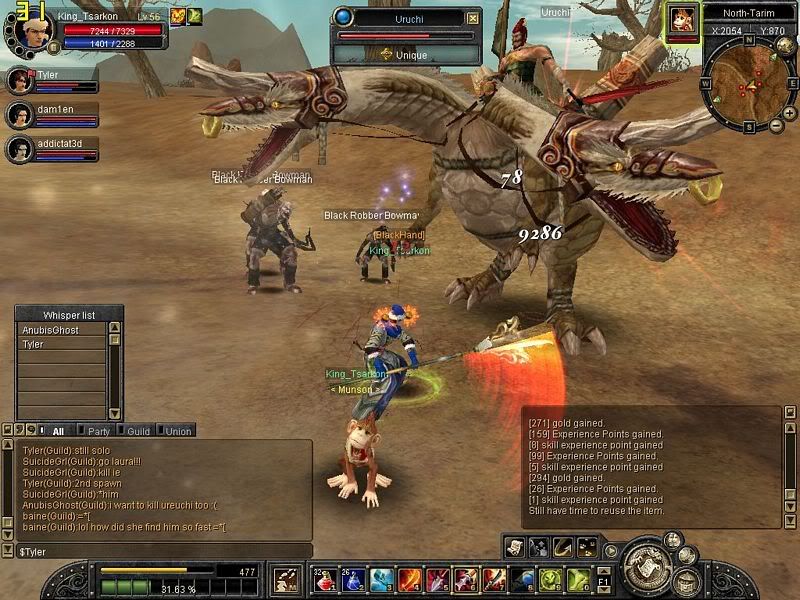800x600 pixels.
Task: Zoom in the minimap with plus button
Action: pos(790,115)
